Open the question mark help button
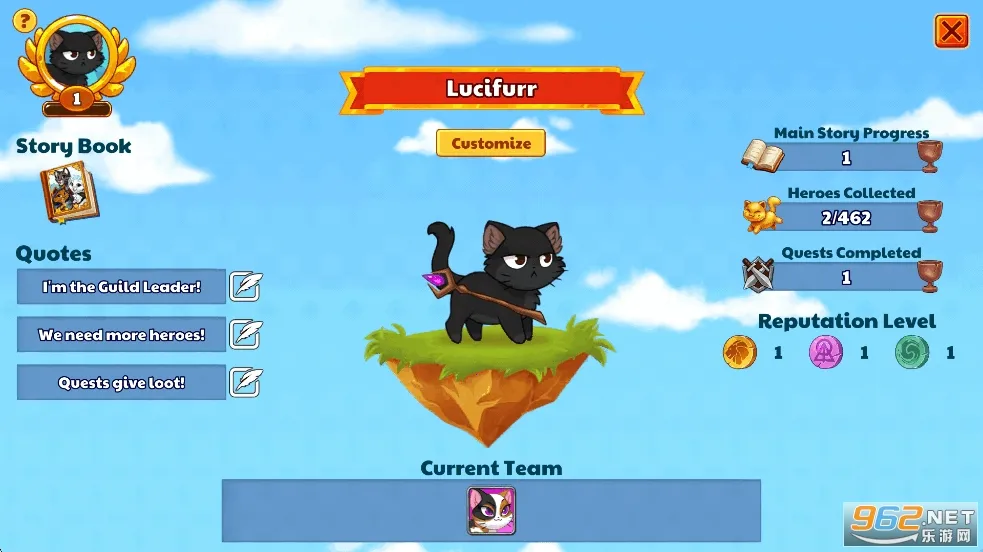 [x=25, y=20]
